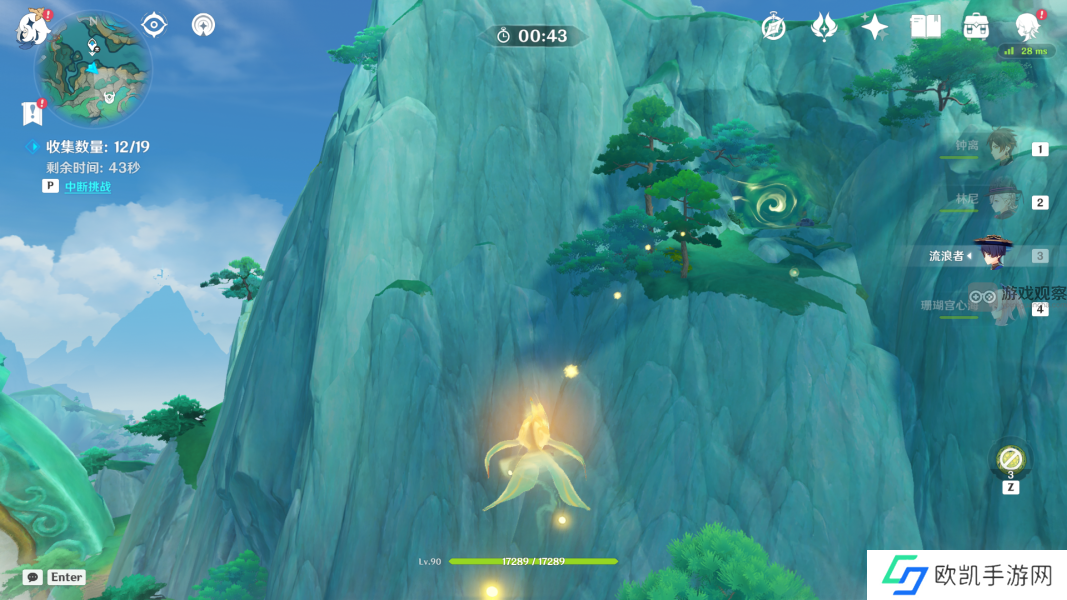Image resolution: width=1067 pixels, height=600 pixels.
Task: Open the crossed compass icon in the top bar
Action: (x=773, y=27)
